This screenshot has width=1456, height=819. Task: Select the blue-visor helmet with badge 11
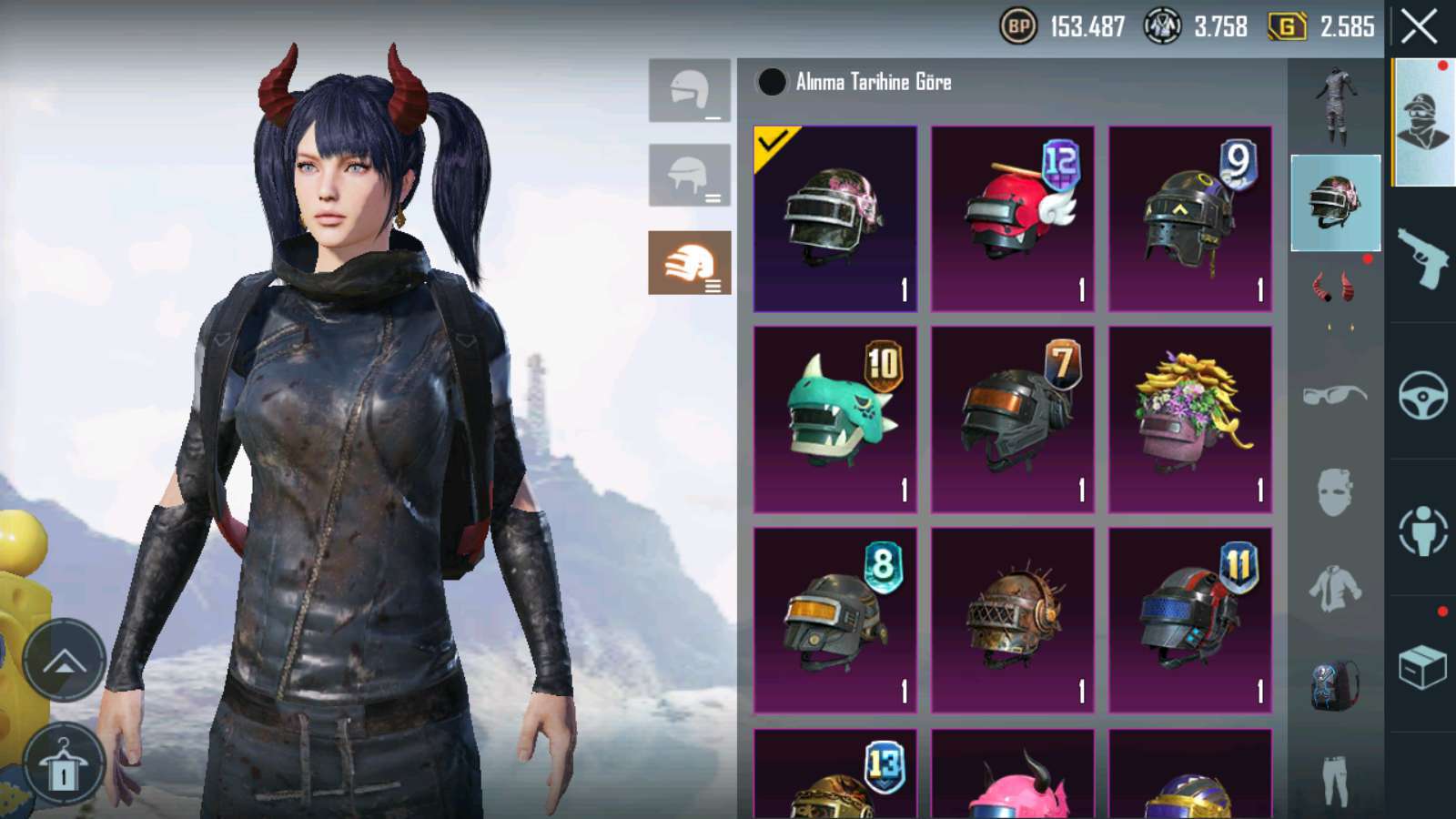coord(1189,620)
